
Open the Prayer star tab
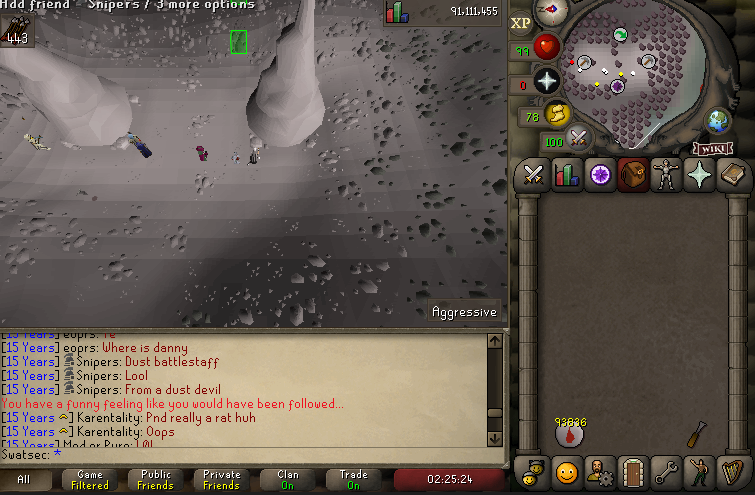698,176
